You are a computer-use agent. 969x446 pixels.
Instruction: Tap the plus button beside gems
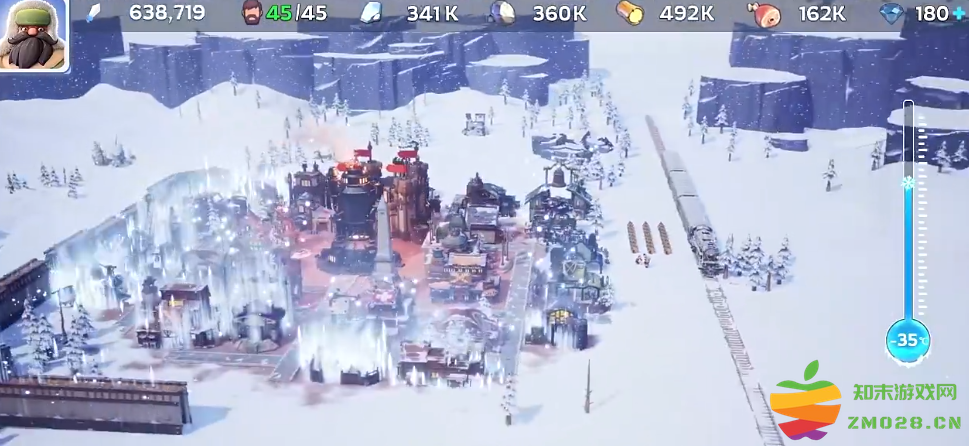pyautogui.click(x=958, y=13)
